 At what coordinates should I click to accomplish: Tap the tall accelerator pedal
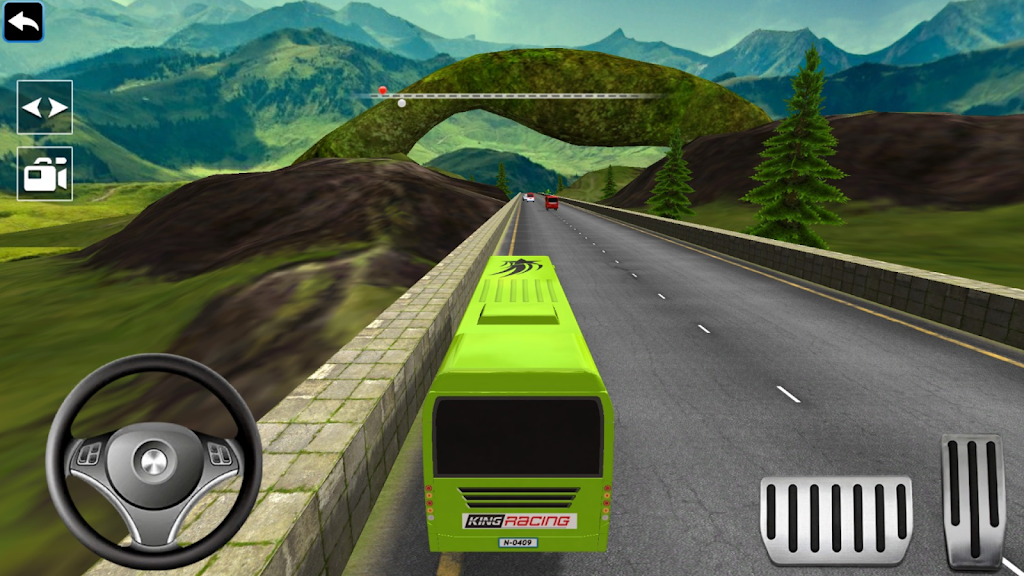point(972,500)
